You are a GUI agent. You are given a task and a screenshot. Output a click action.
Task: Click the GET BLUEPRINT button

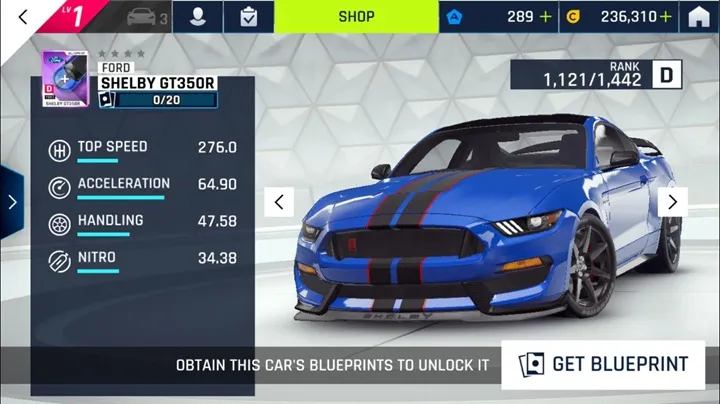pos(603,364)
